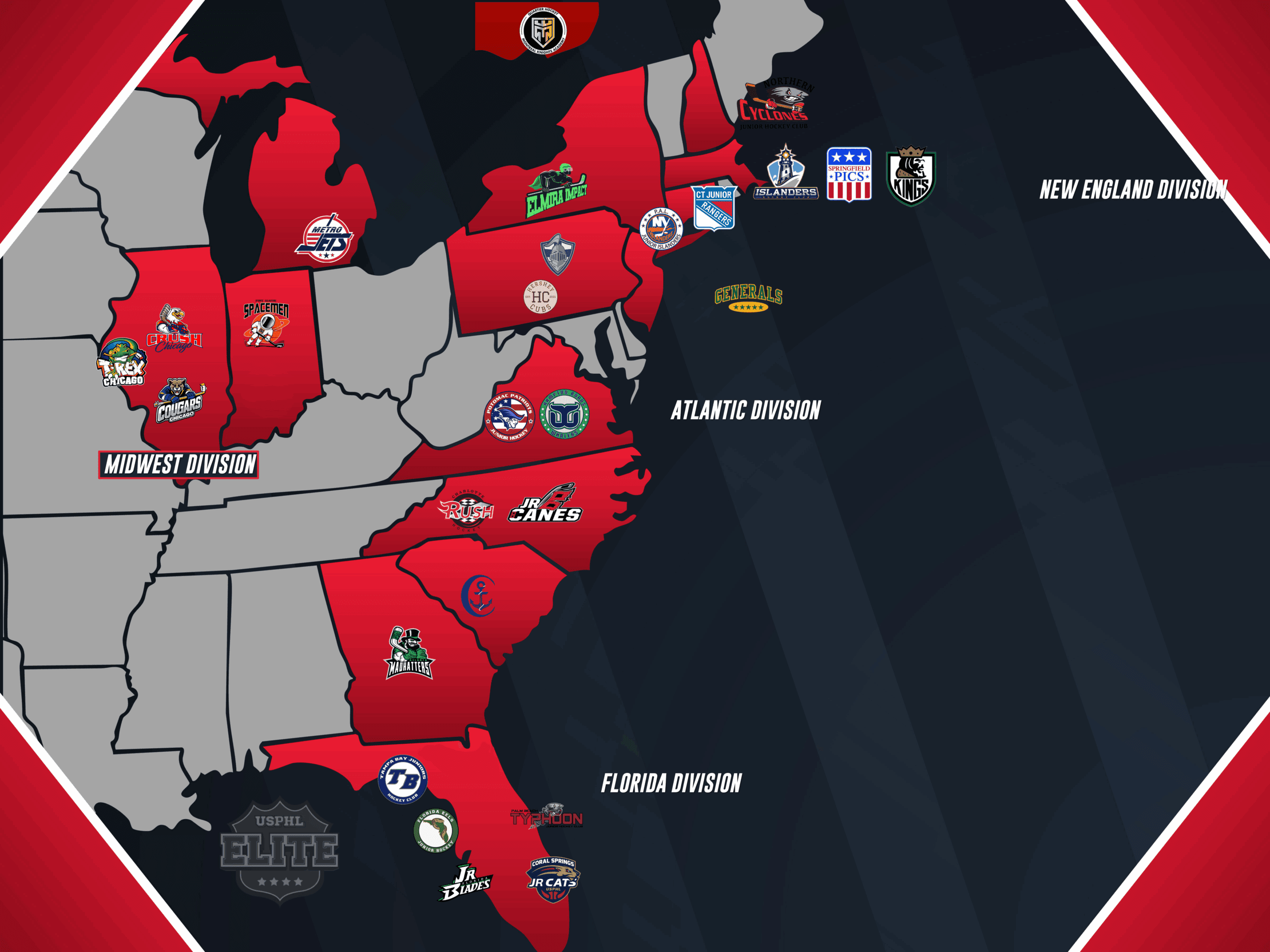The width and height of the screenshot is (1270, 952).
Task: Select the T-Rex Chicago logo
Action: click(x=122, y=362)
